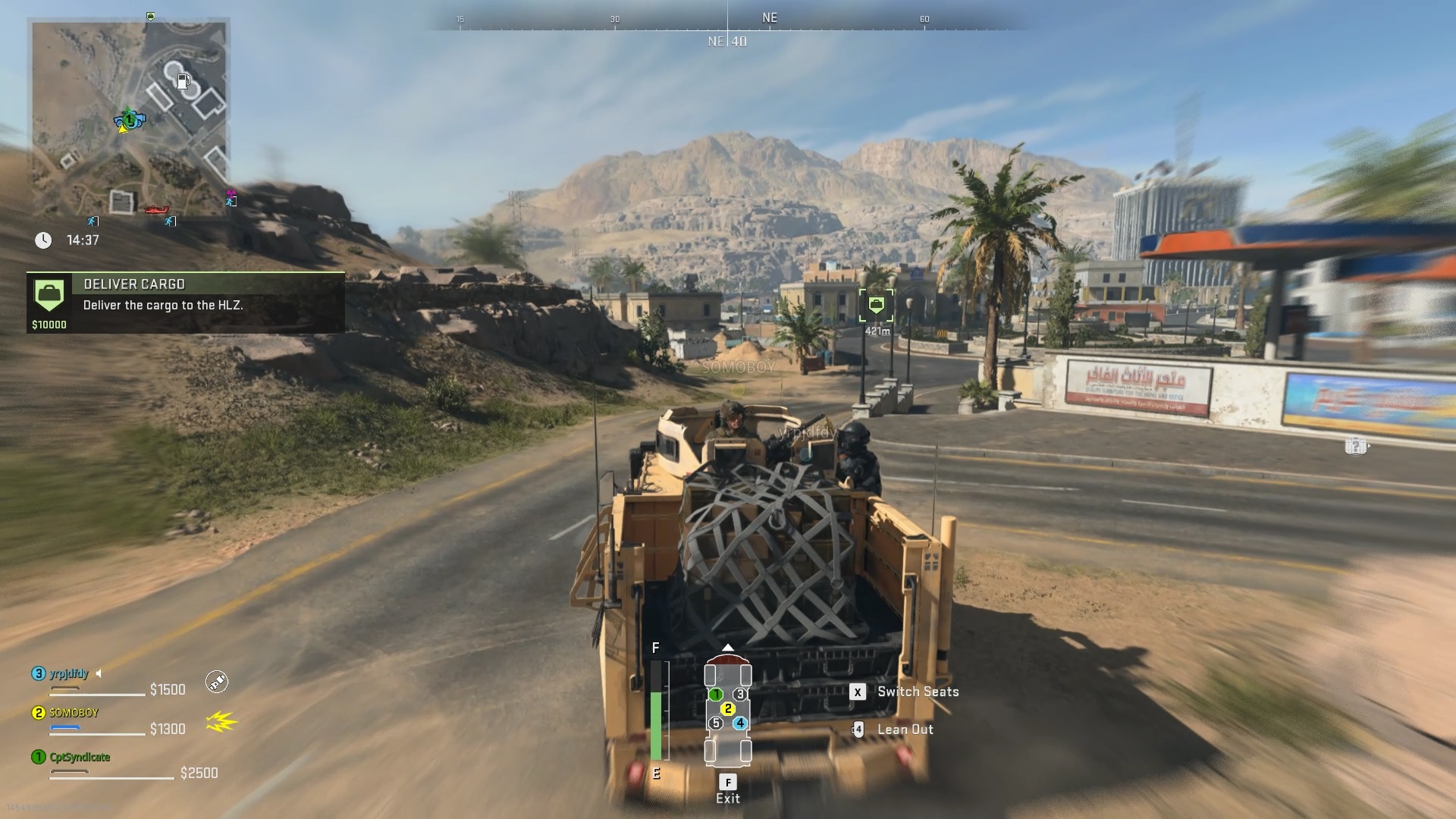Click the F Exit vehicle button
1456x819 pixels.
click(729, 780)
